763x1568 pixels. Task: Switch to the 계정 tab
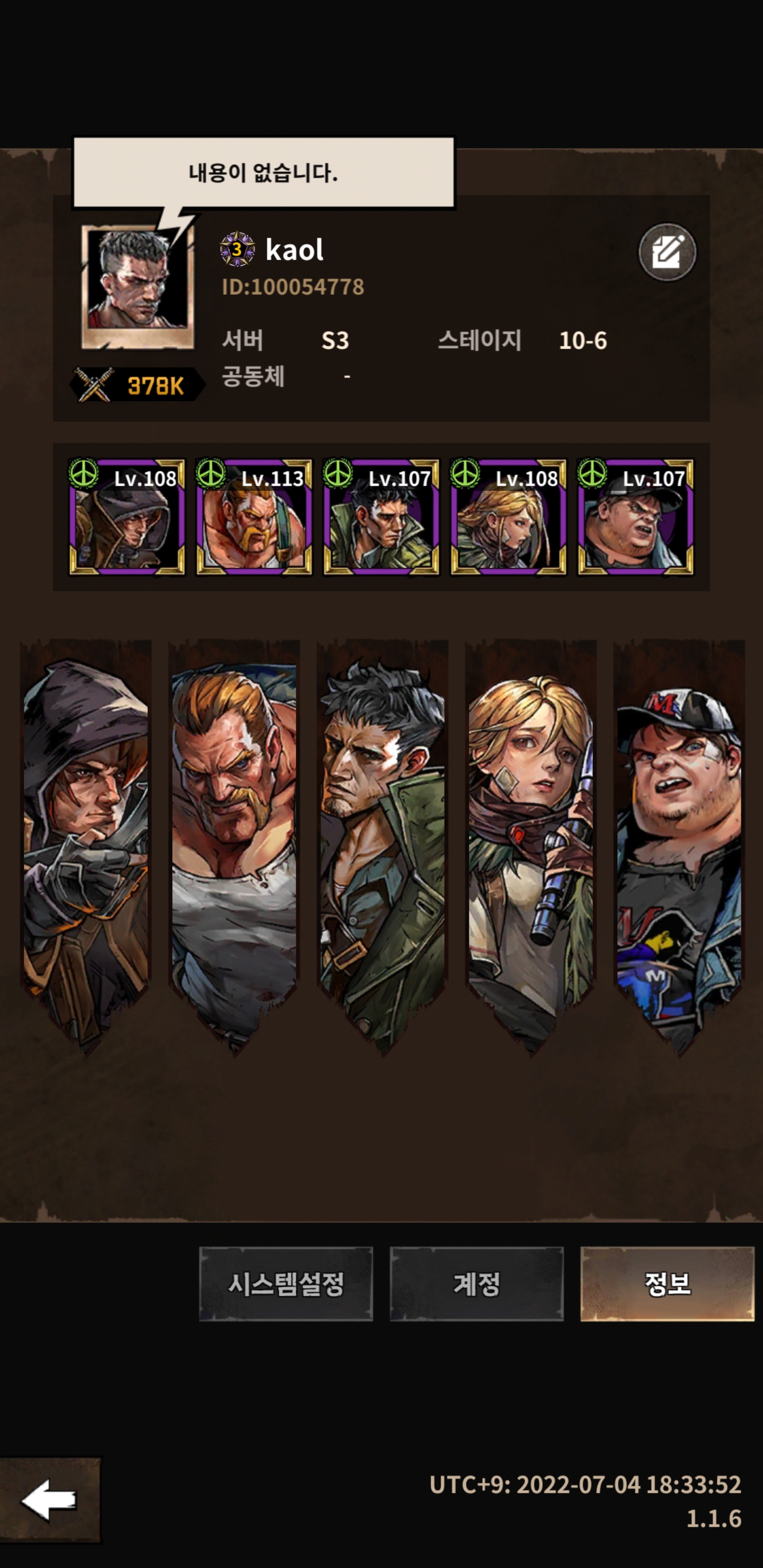476,1283
